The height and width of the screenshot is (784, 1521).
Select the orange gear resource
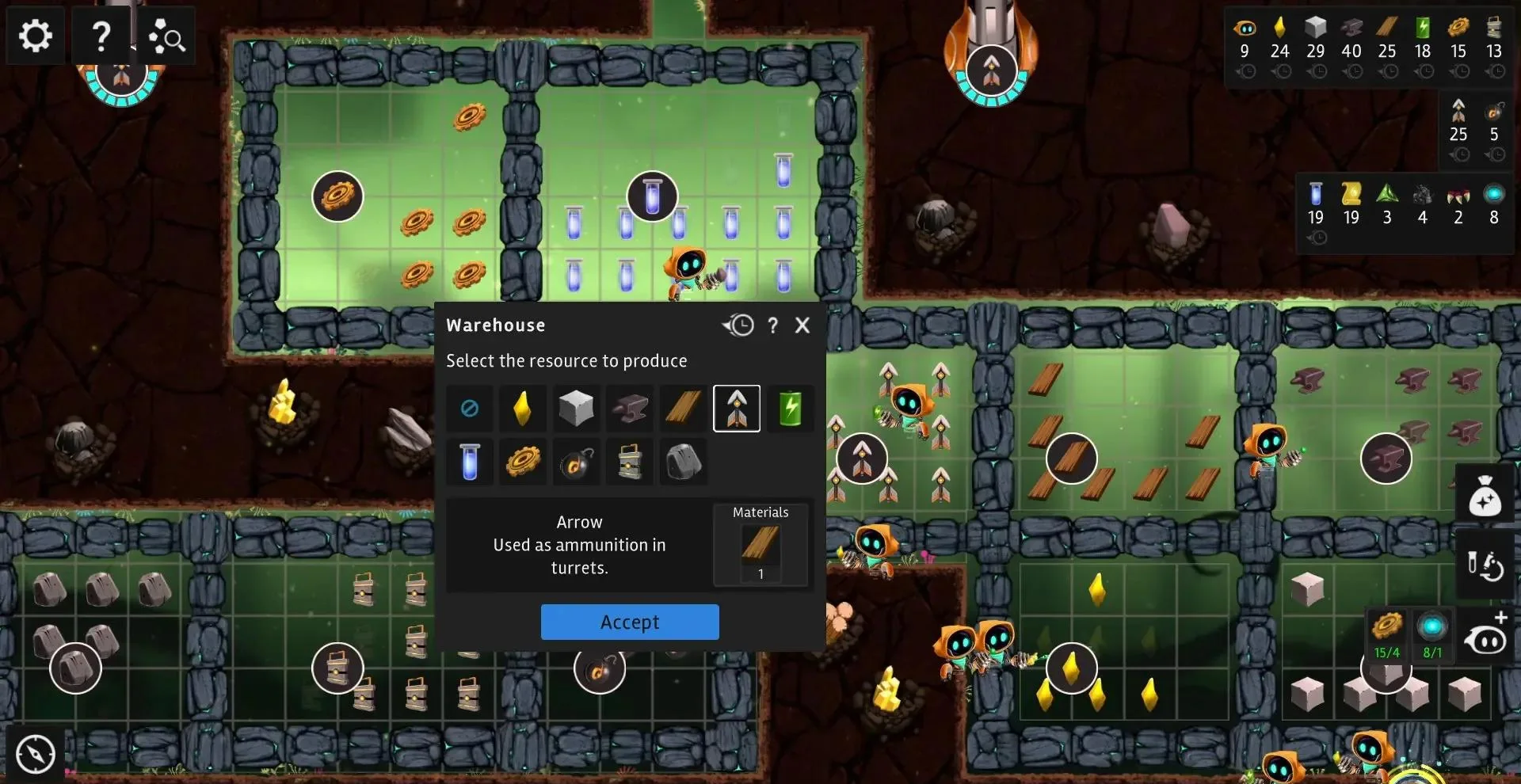point(522,462)
